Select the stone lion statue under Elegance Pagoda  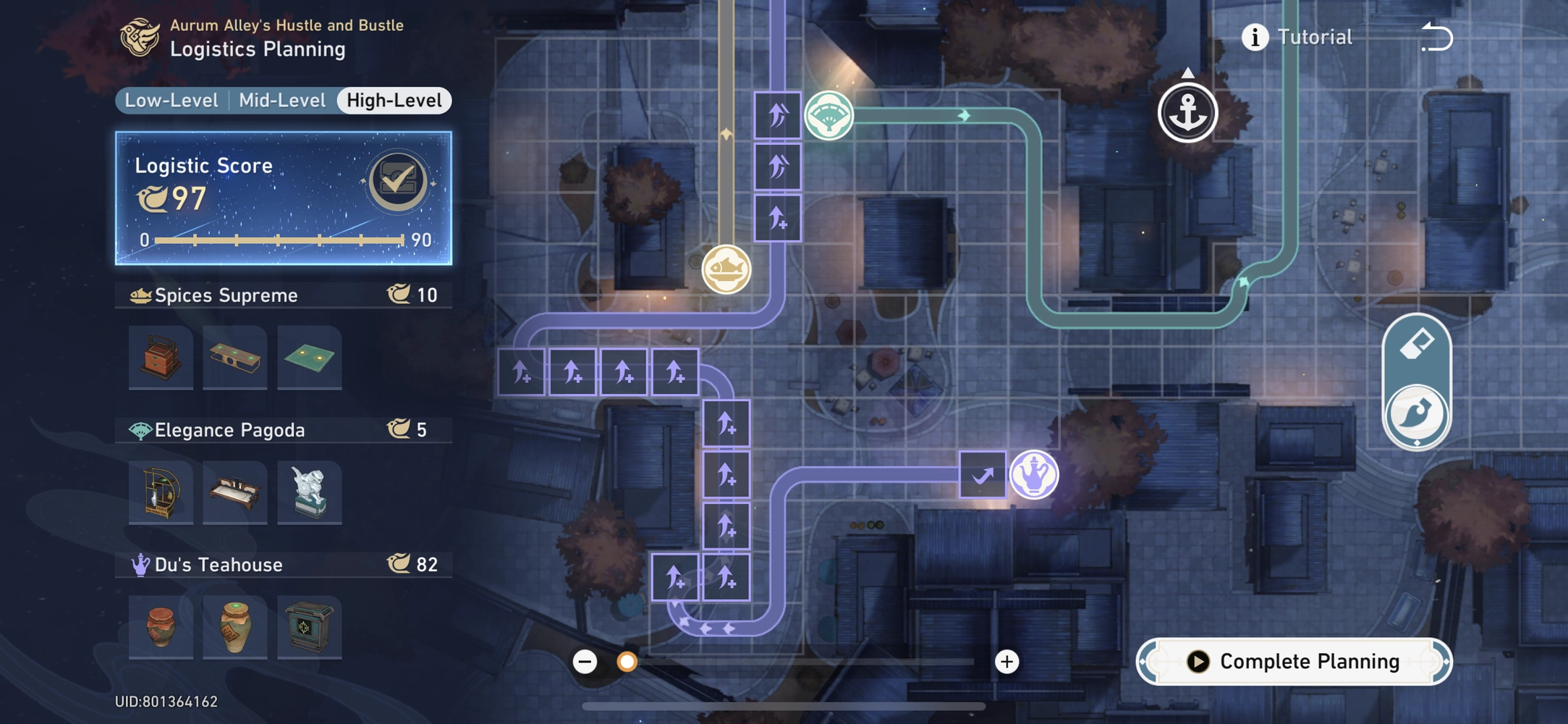coord(309,493)
